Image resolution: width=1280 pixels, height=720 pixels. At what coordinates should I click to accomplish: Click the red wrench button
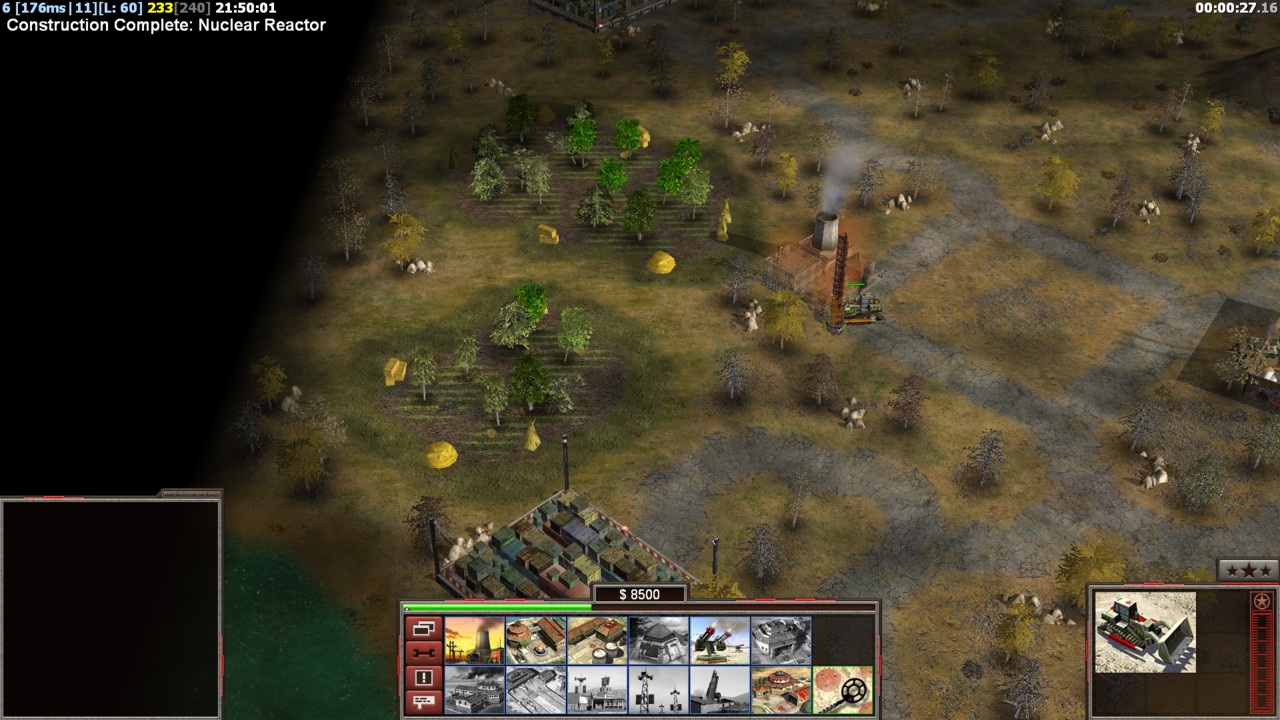423,653
